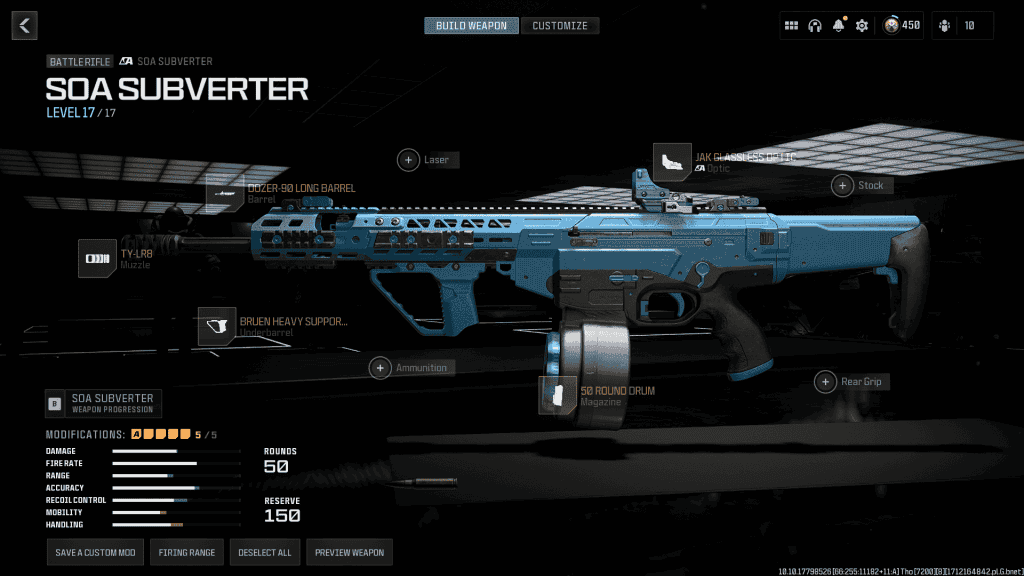Choose the Bruen Heavy Support underbarrel slot
The height and width of the screenshot is (576, 1024).
pos(217,326)
